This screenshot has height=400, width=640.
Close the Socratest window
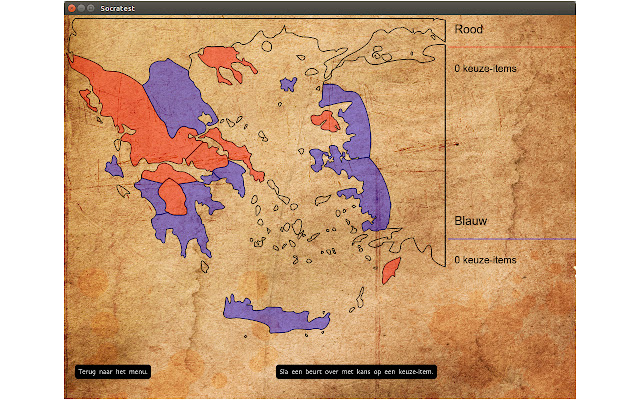pyautogui.click(x=72, y=8)
